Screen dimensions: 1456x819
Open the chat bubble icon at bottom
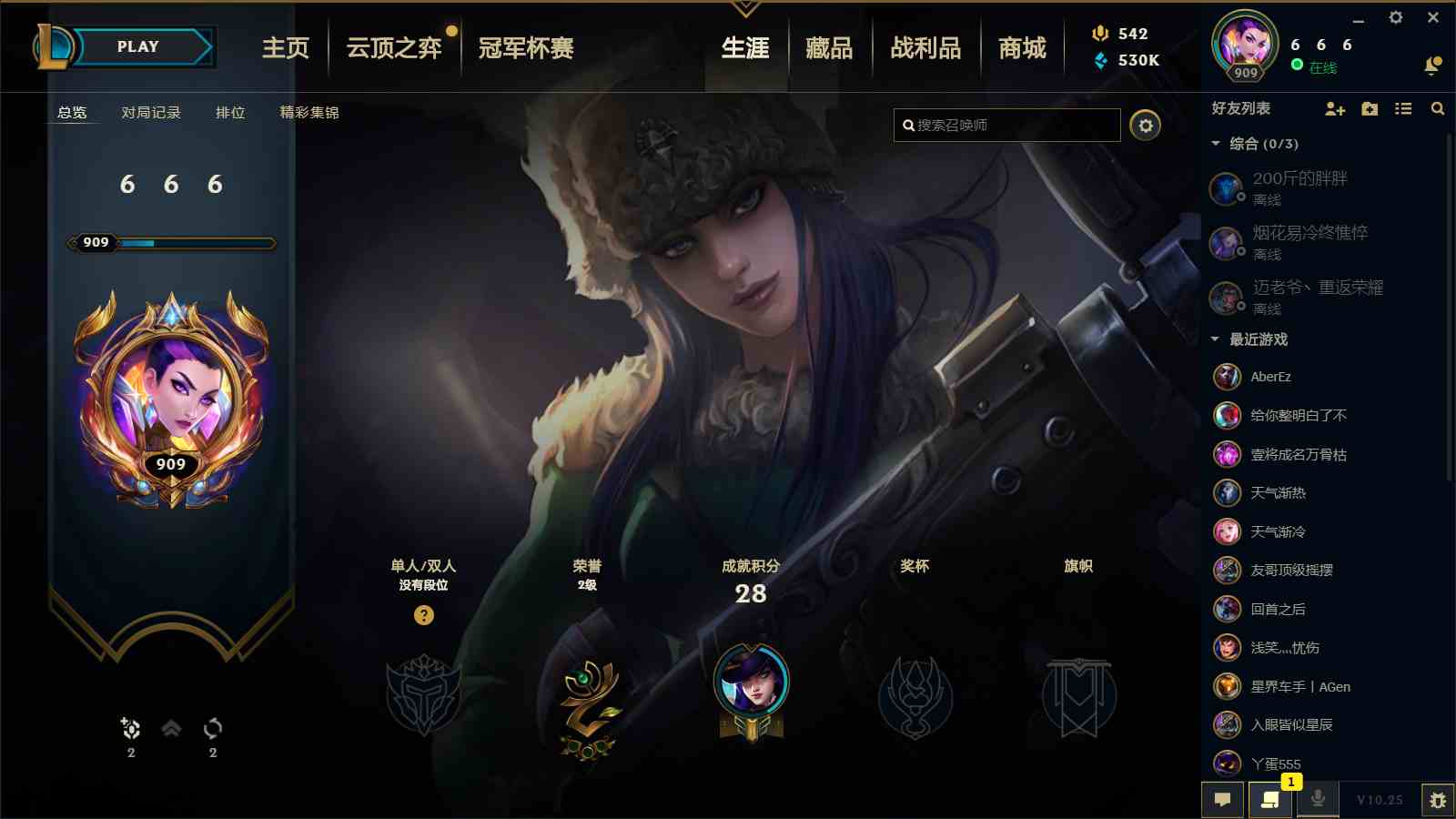pos(1223,801)
